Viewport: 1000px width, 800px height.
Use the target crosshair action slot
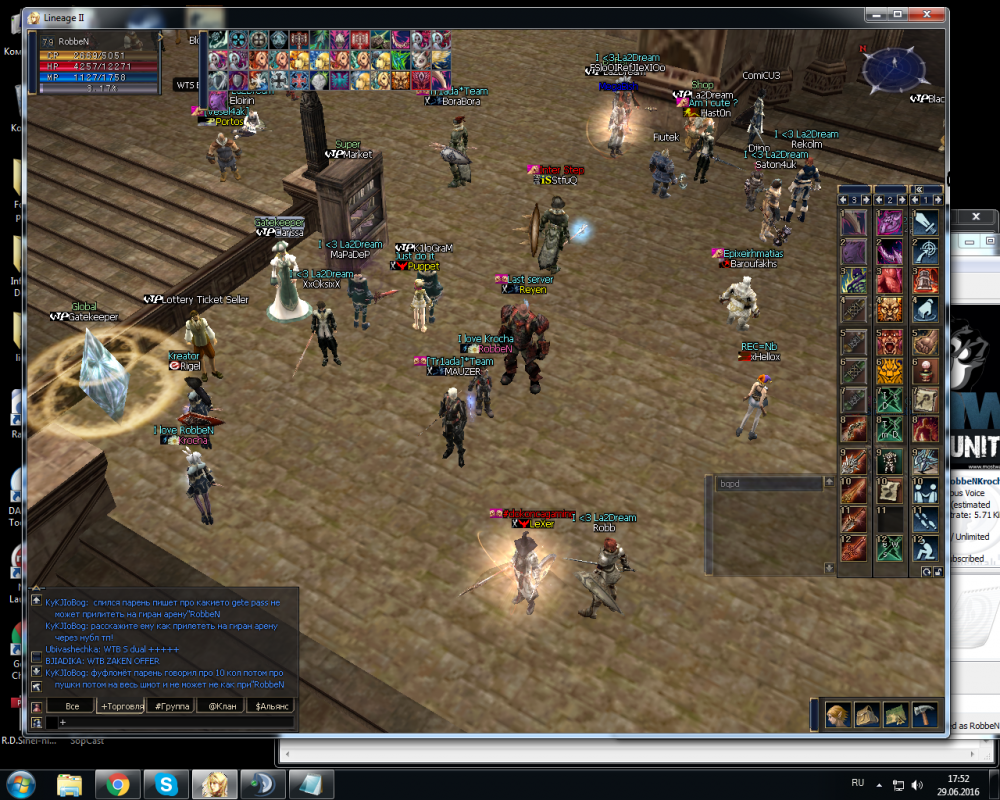[925, 251]
